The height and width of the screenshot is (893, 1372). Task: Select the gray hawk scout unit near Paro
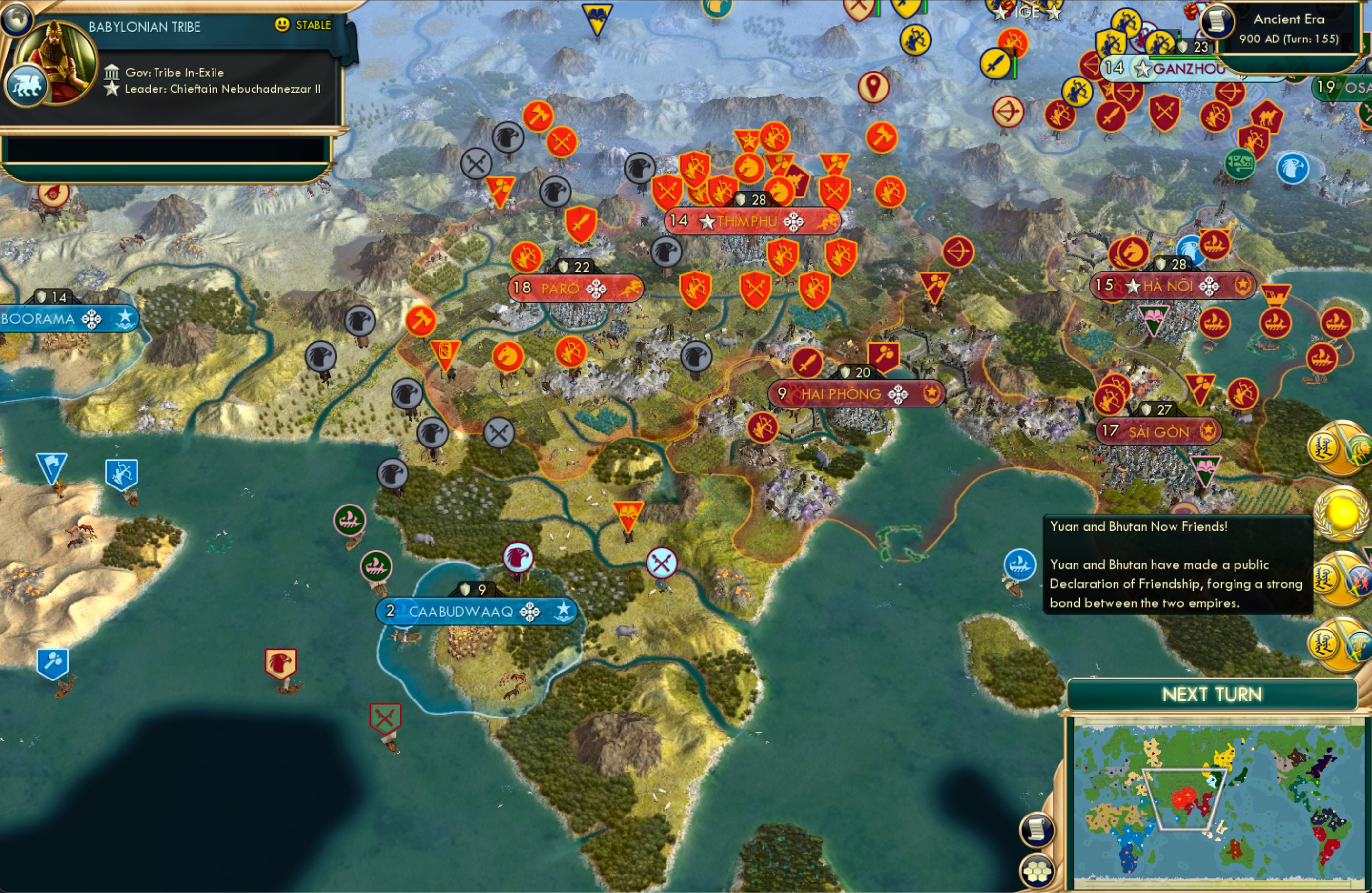coord(667,252)
